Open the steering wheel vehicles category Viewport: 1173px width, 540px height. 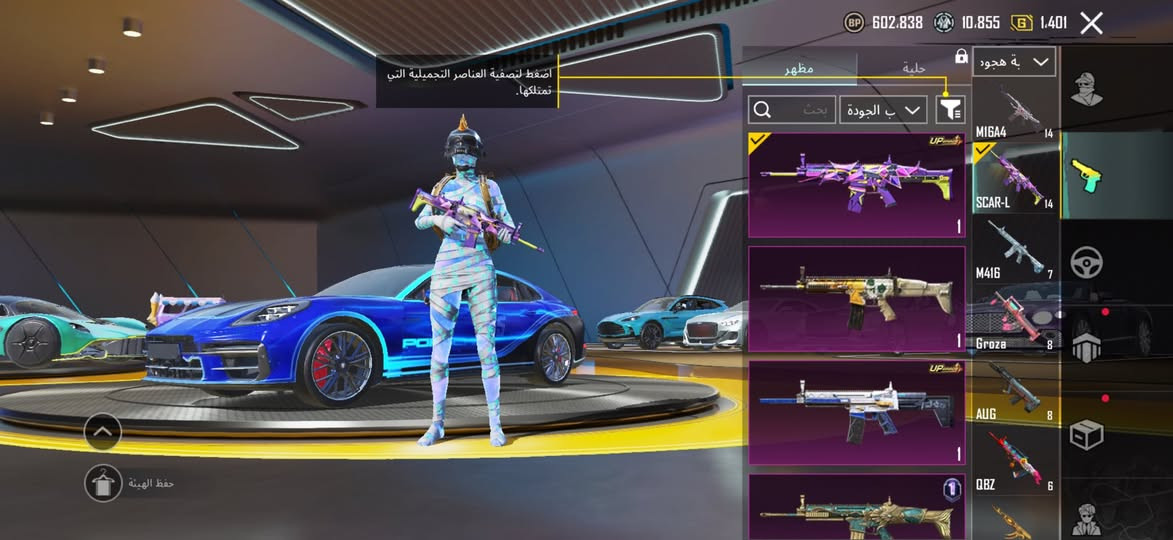[1087, 262]
